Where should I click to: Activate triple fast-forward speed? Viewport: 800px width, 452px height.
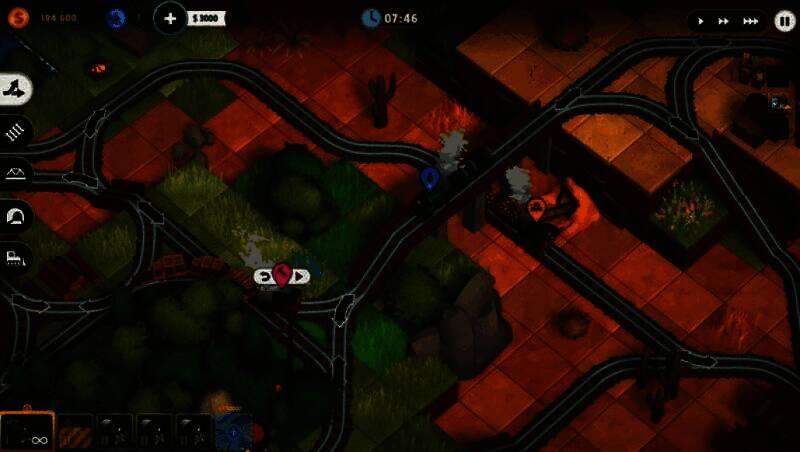(x=750, y=20)
